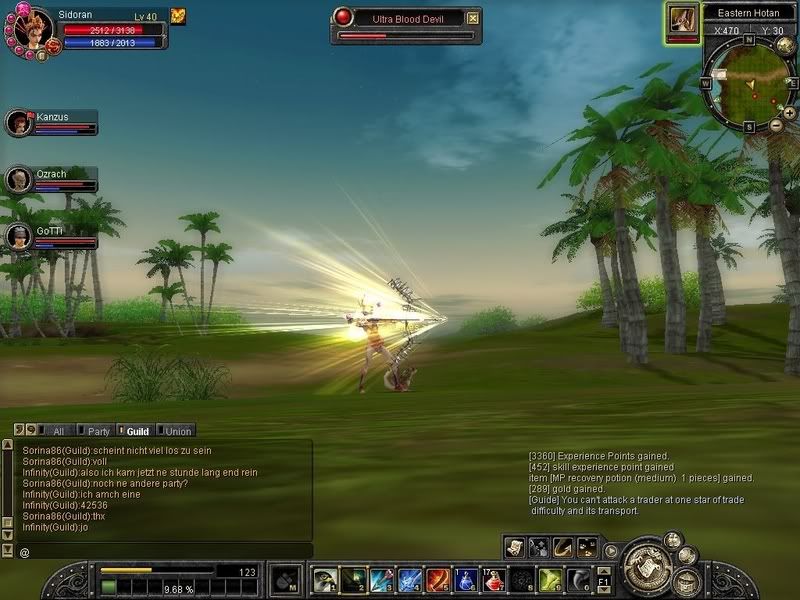Click the pet portrait beside the minimap

pyautogui.click(x=682, y=20)
